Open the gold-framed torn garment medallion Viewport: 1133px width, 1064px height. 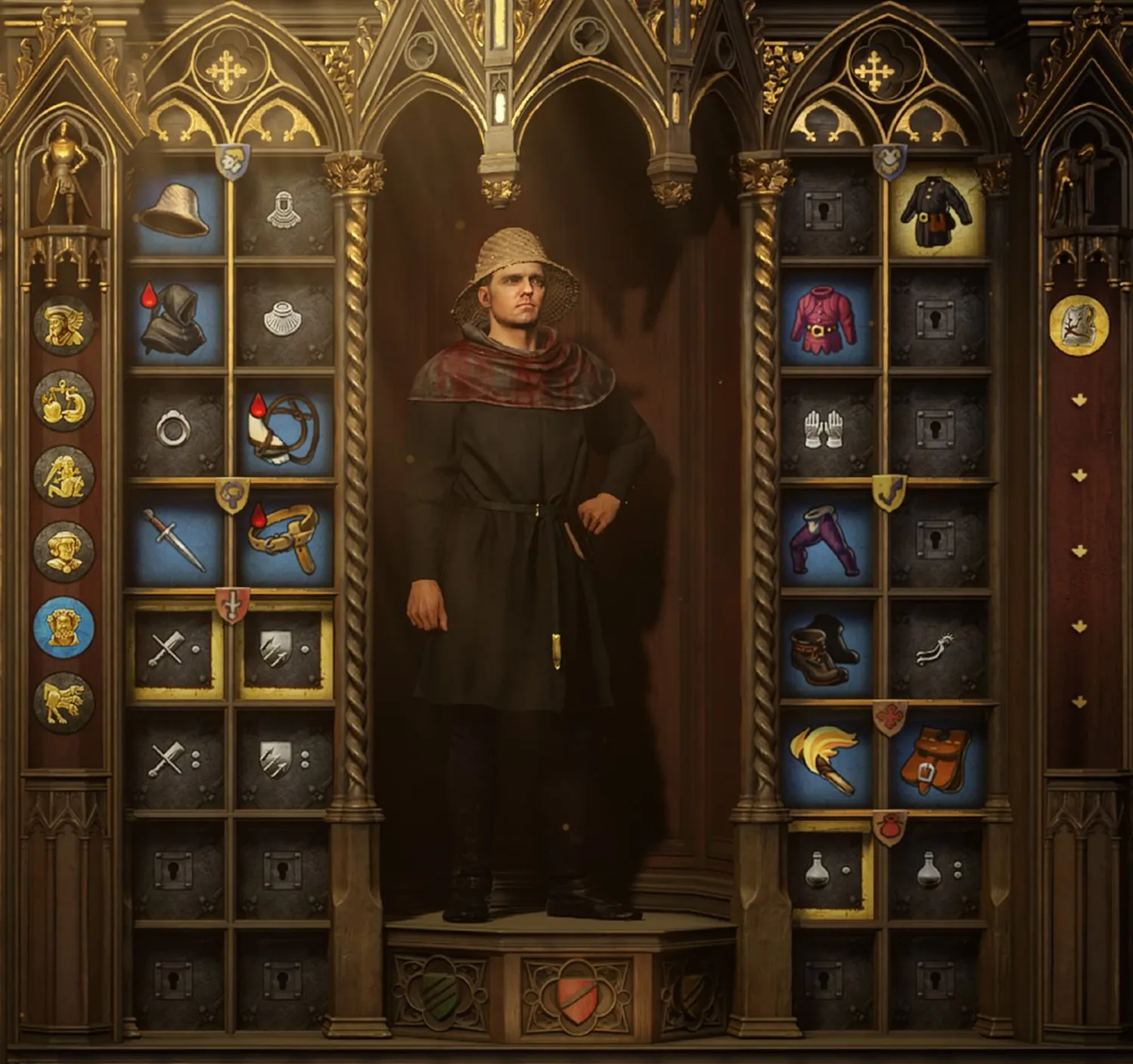pyautogui.click(x=1079, y=325)
